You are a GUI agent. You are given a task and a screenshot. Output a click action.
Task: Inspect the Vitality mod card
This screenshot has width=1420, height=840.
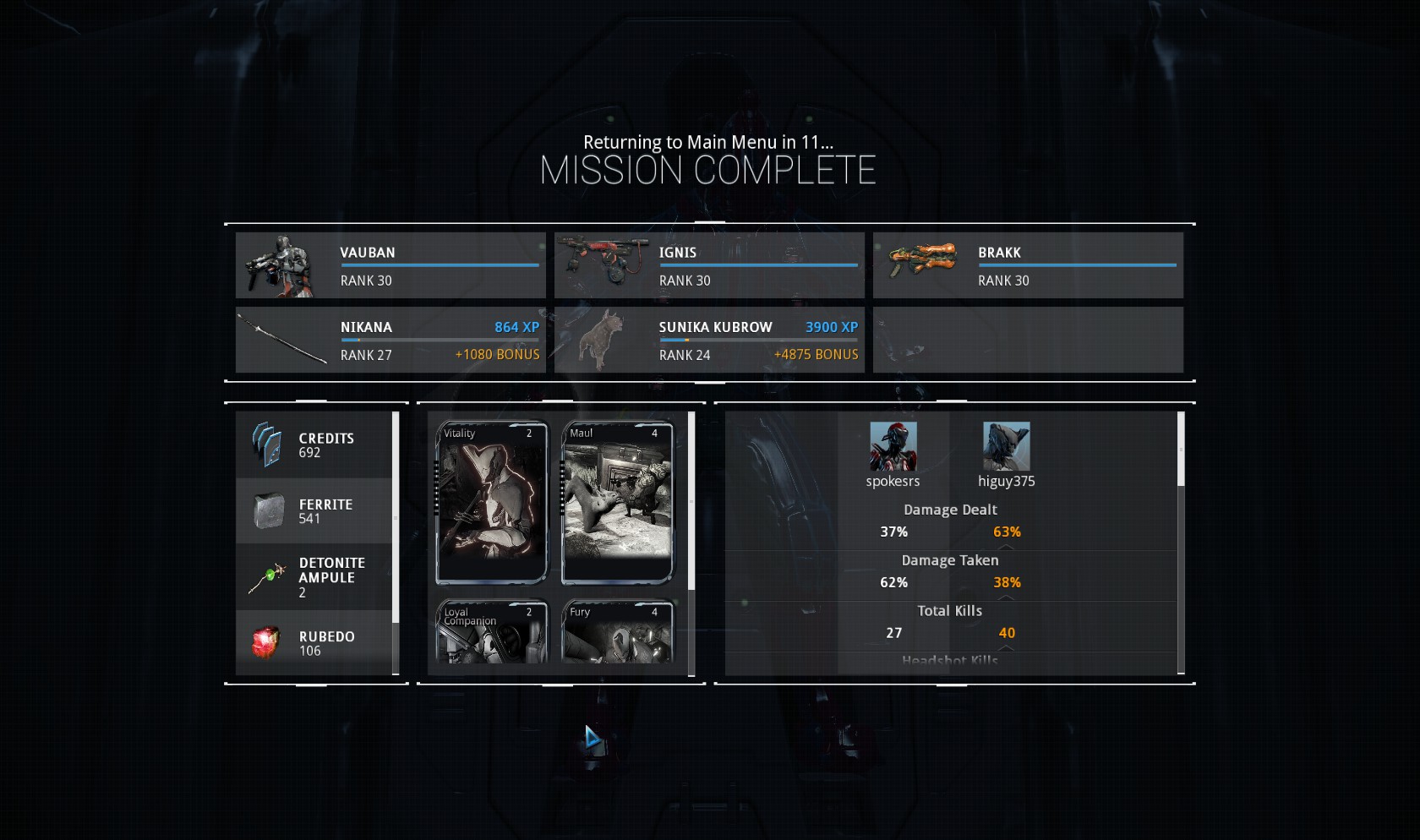click(x=492, y=503)
